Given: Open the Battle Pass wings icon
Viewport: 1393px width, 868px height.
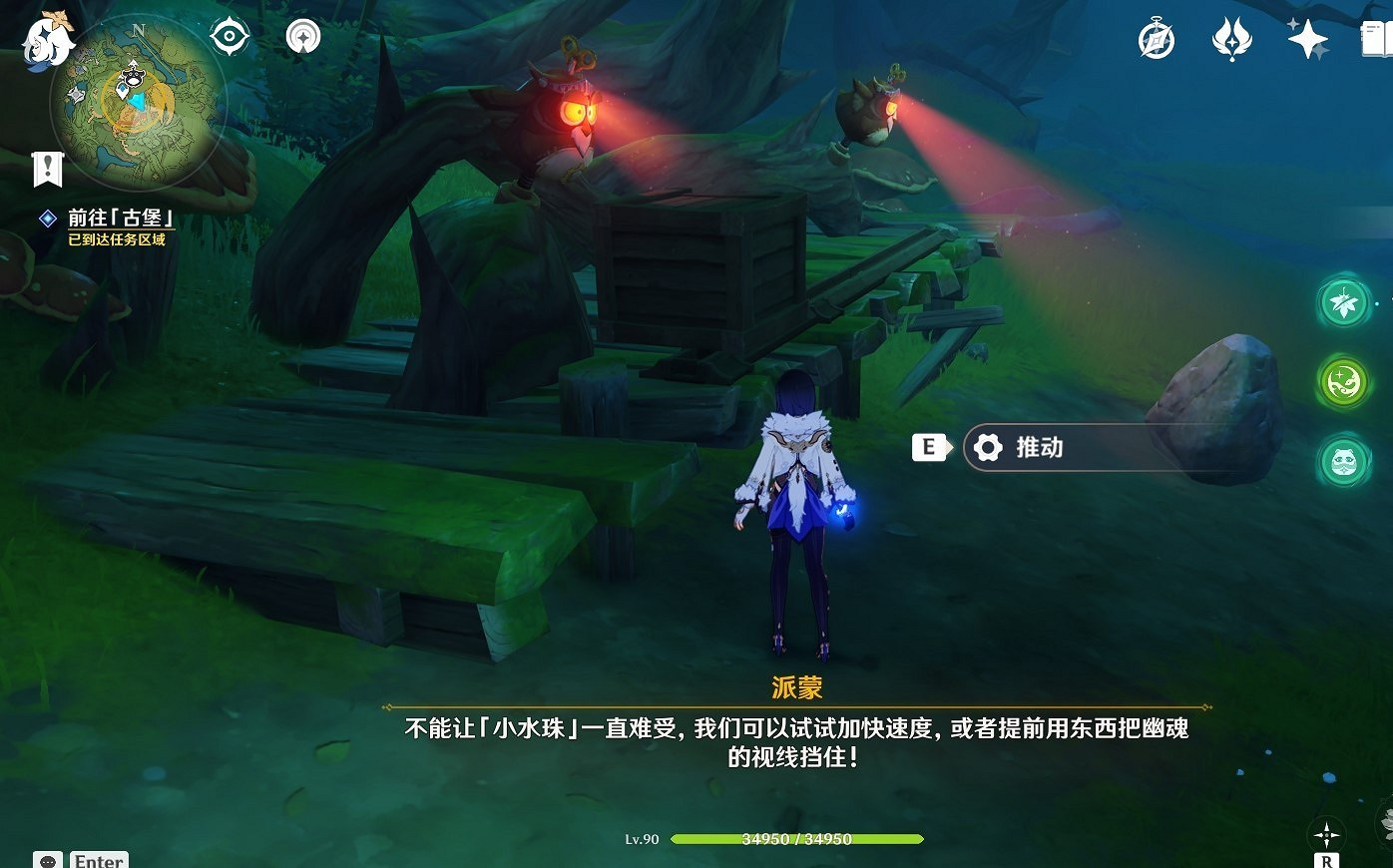Looking at the screenshot, I should tap(1232, 40).
